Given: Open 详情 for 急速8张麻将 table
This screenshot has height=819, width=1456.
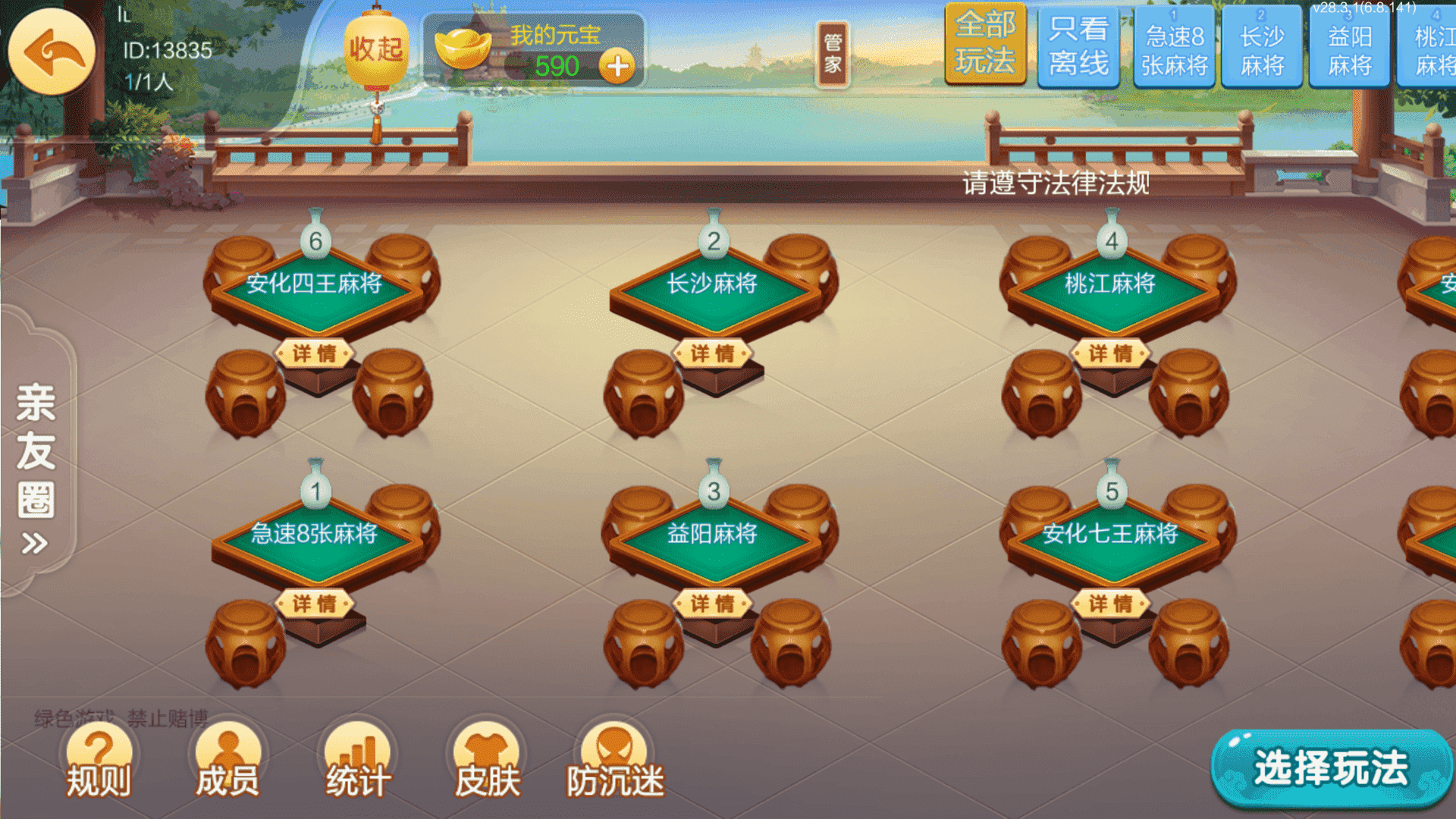Looking at the screenshot, I should 315,604.
